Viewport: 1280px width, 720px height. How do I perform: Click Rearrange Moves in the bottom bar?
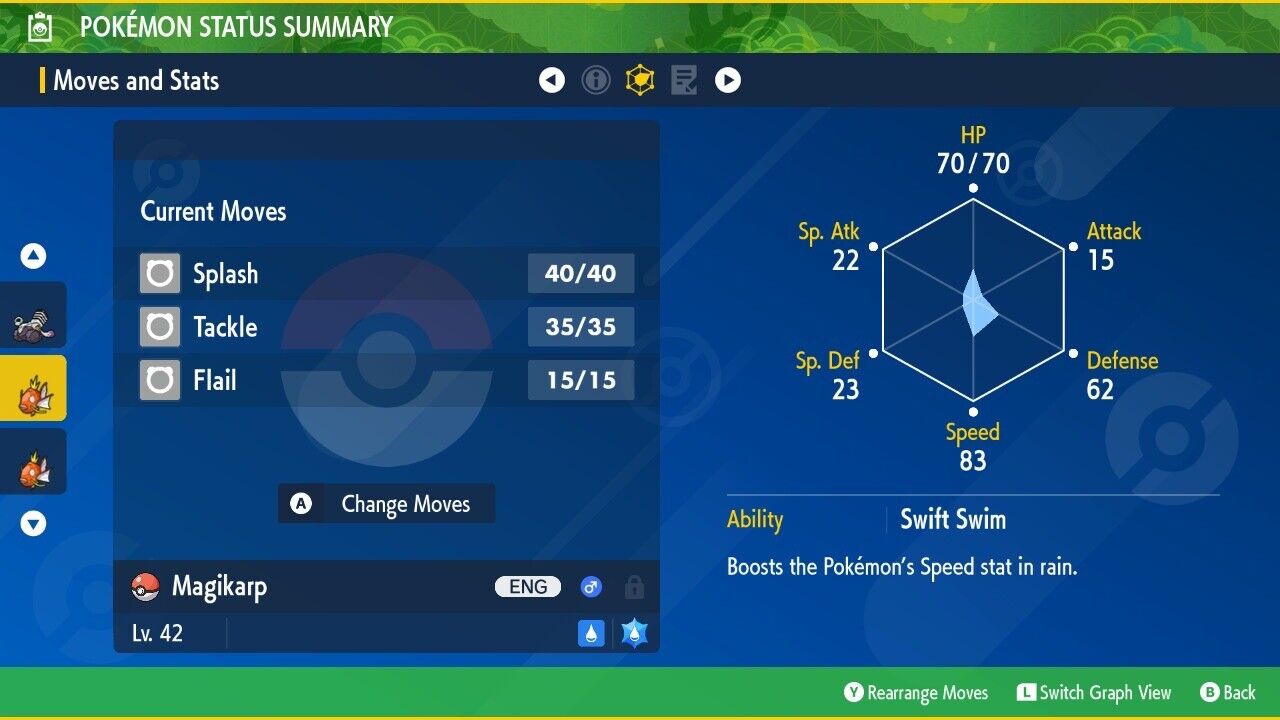click(916, 693)
